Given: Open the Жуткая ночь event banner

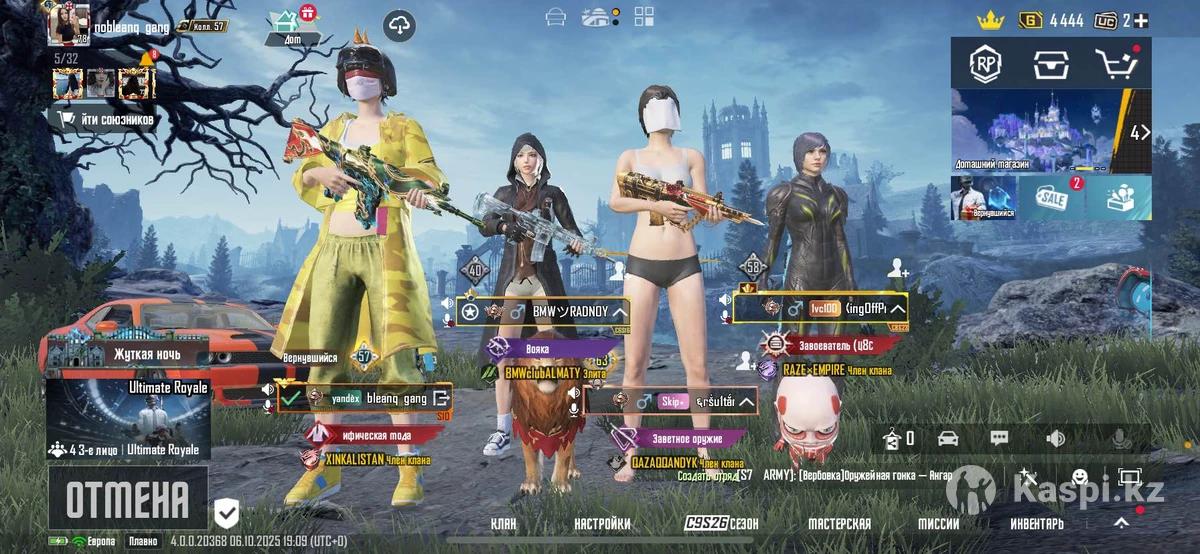Looking at the screenshot, I should pos(128,353).
